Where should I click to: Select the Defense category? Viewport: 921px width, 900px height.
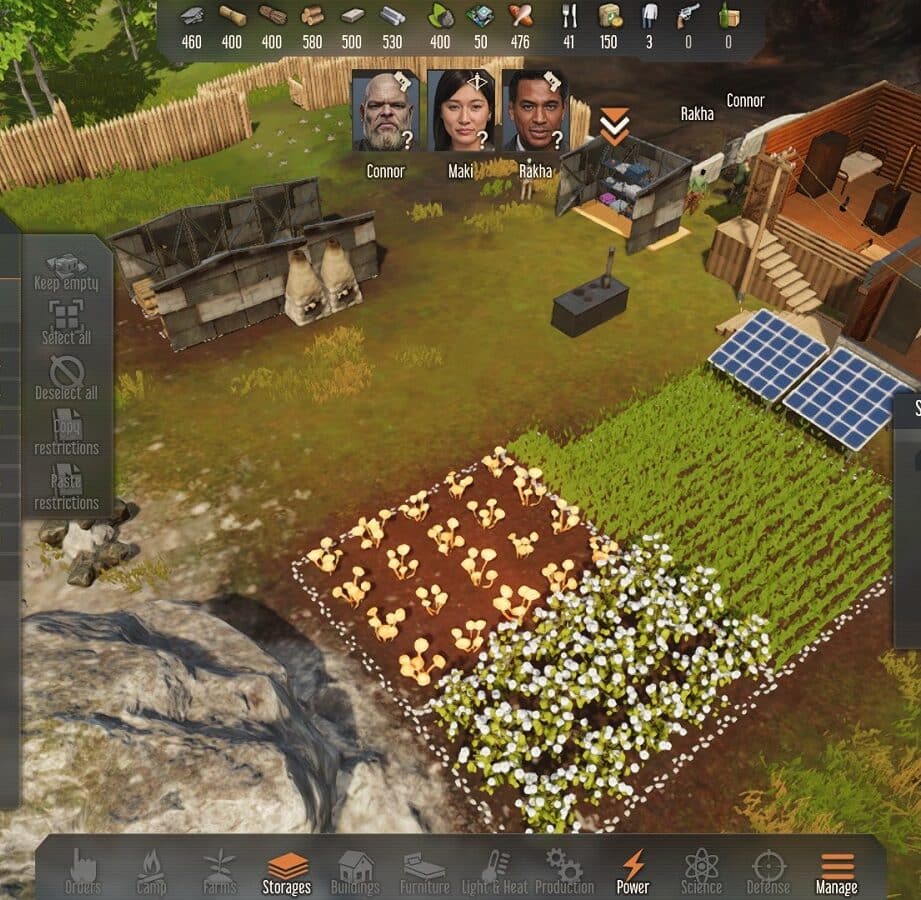[x=768, y=870]
